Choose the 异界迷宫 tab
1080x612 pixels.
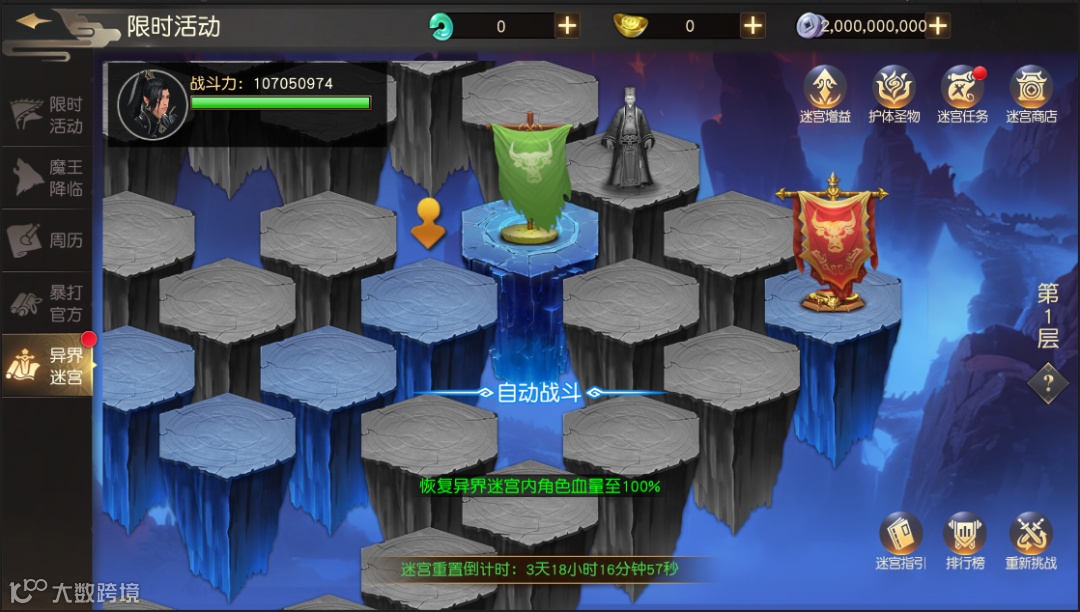(x=48, y=366)
